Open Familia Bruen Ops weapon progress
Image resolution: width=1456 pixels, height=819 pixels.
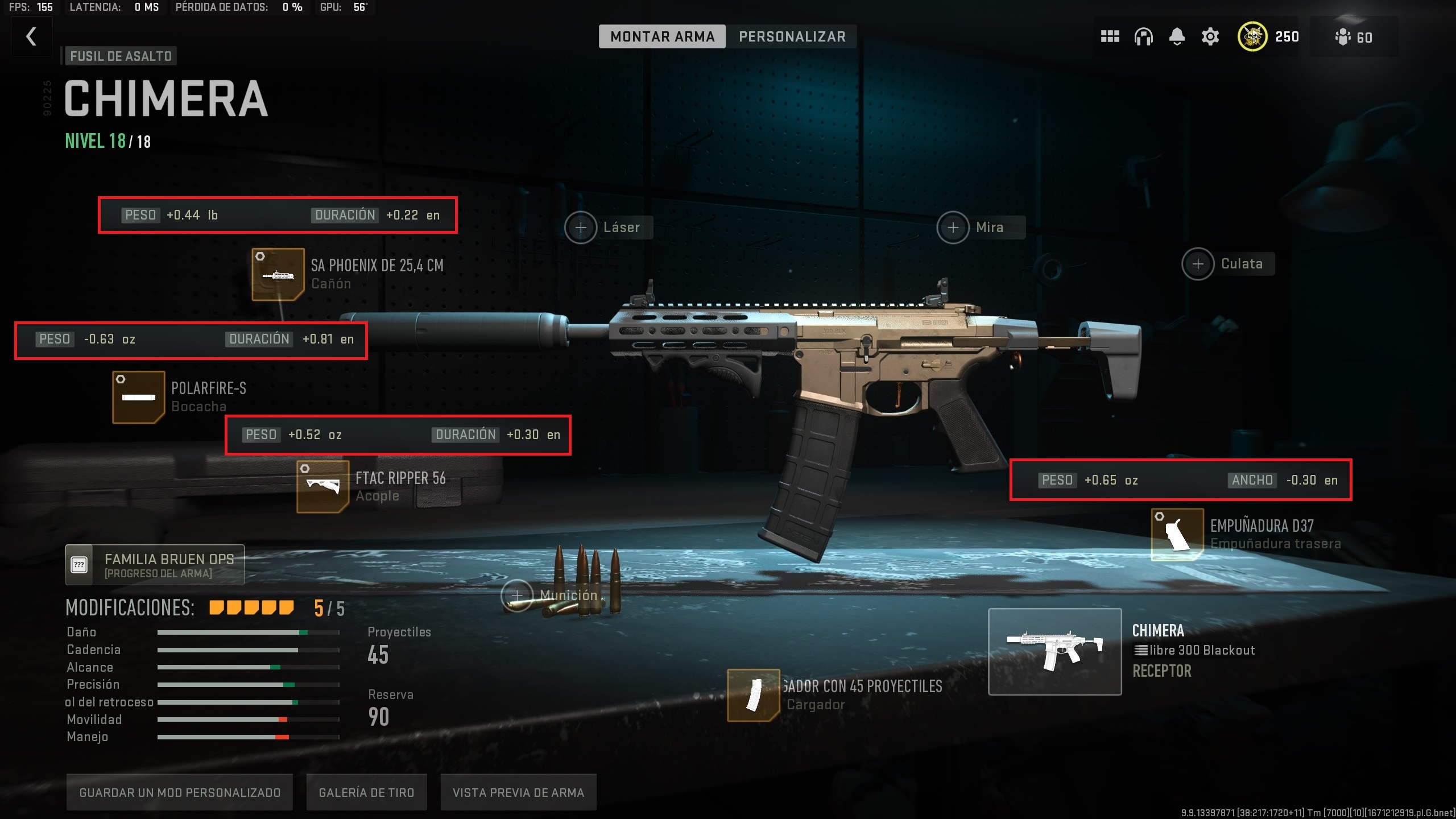click(x=155, y=564)
